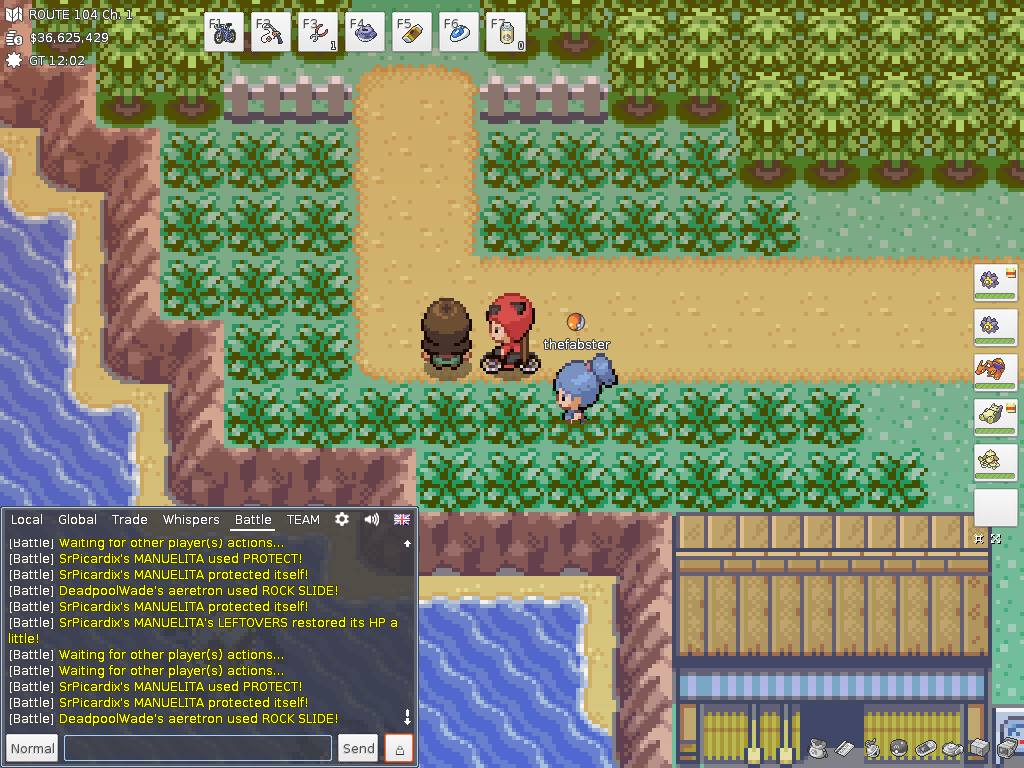This screenshot has height=768, width=1024.
Task: Open the Poké Ball menu icon
Action: (898, 748)
